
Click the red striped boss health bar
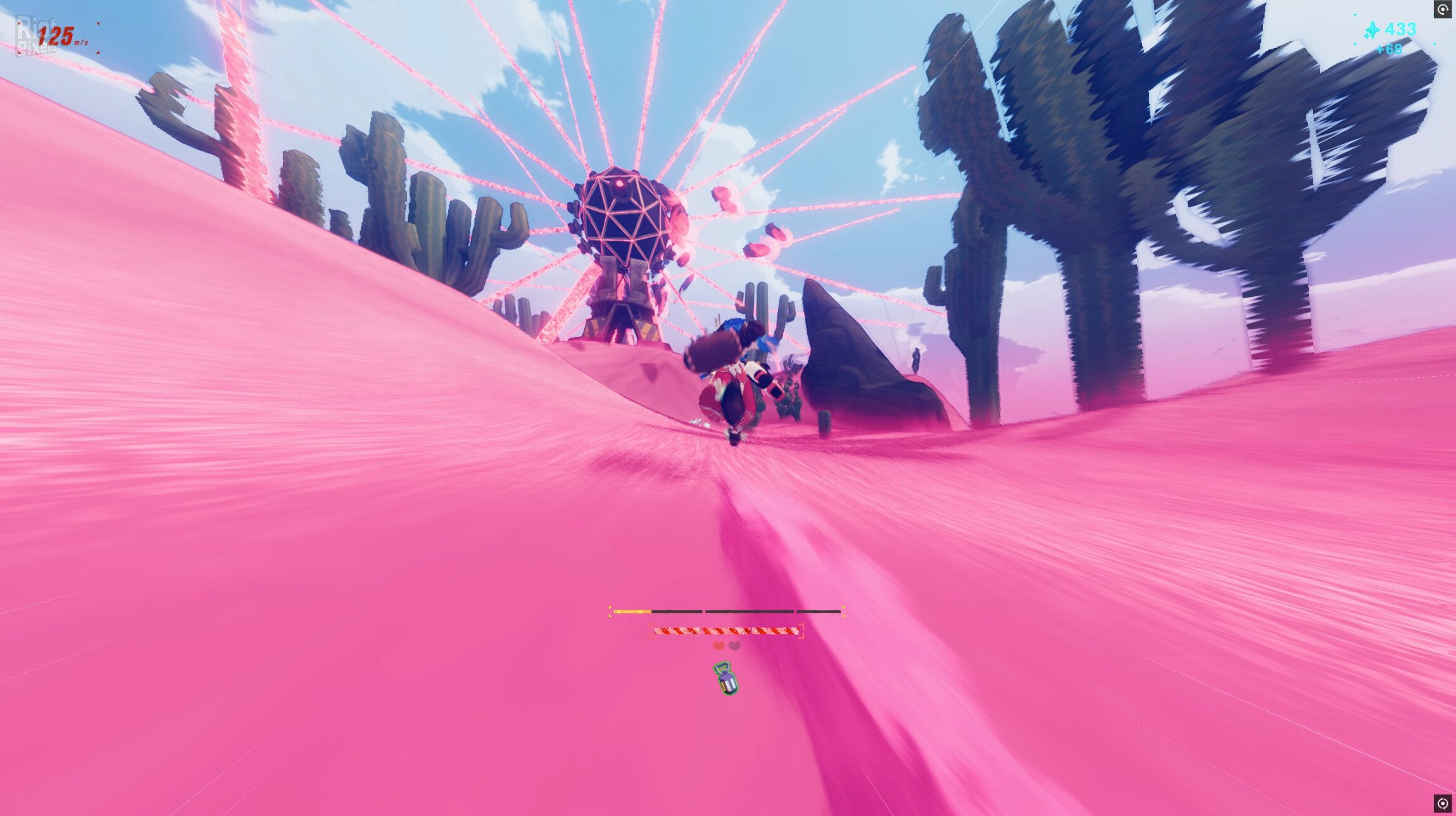(x=725, y=629)
